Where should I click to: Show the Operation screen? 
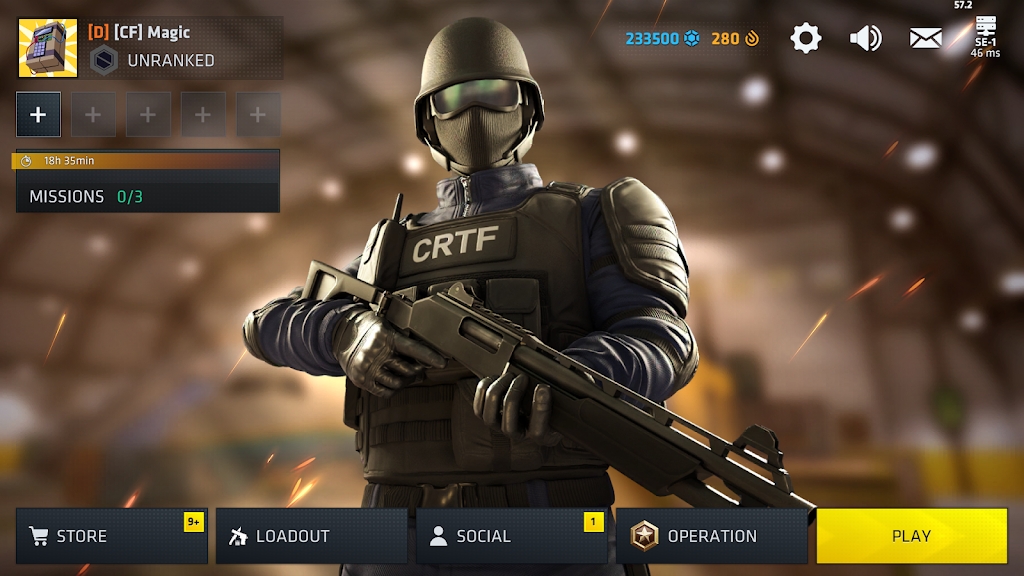pos(711,536)
